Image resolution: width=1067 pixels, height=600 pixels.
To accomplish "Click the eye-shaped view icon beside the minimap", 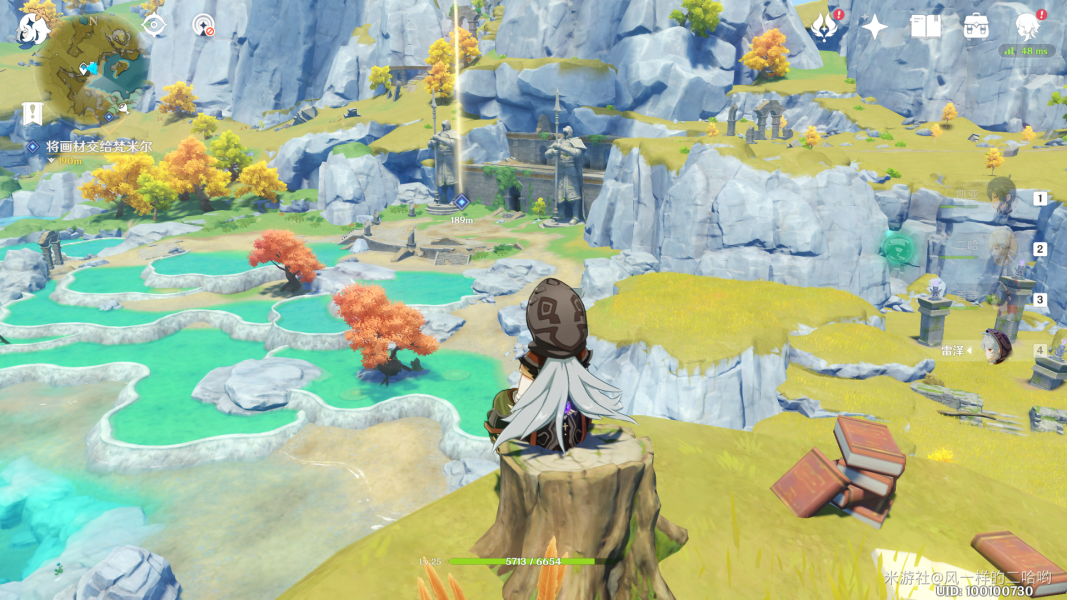I will click(154, 25).
